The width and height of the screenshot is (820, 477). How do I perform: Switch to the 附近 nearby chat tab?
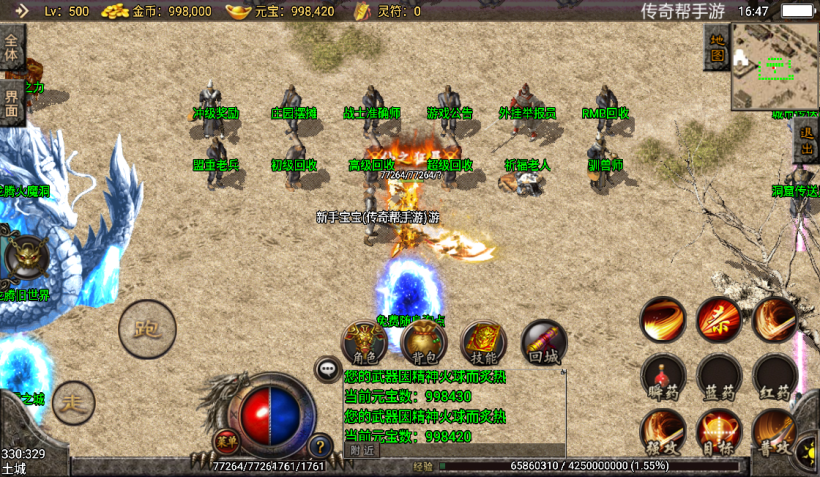click(x=362, y=450)
